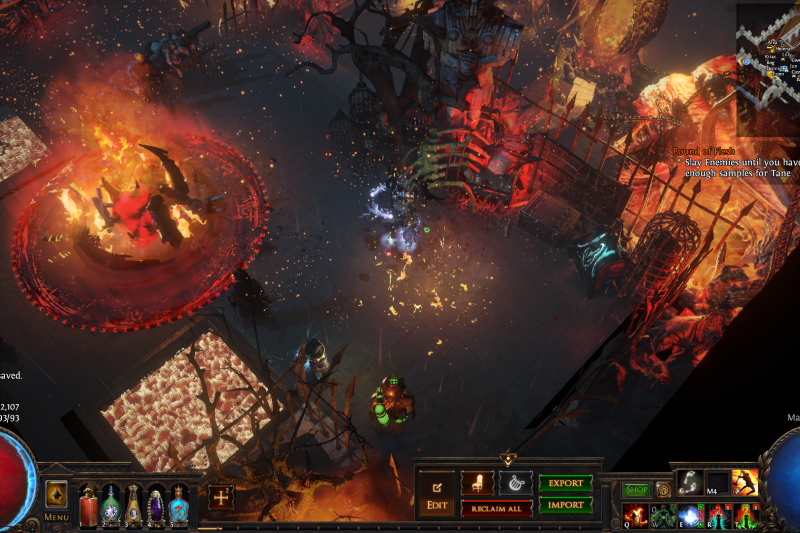Viewport: 800px width, 533px height.
Task: Export the hideout layout
Action: tap(566, 483)
